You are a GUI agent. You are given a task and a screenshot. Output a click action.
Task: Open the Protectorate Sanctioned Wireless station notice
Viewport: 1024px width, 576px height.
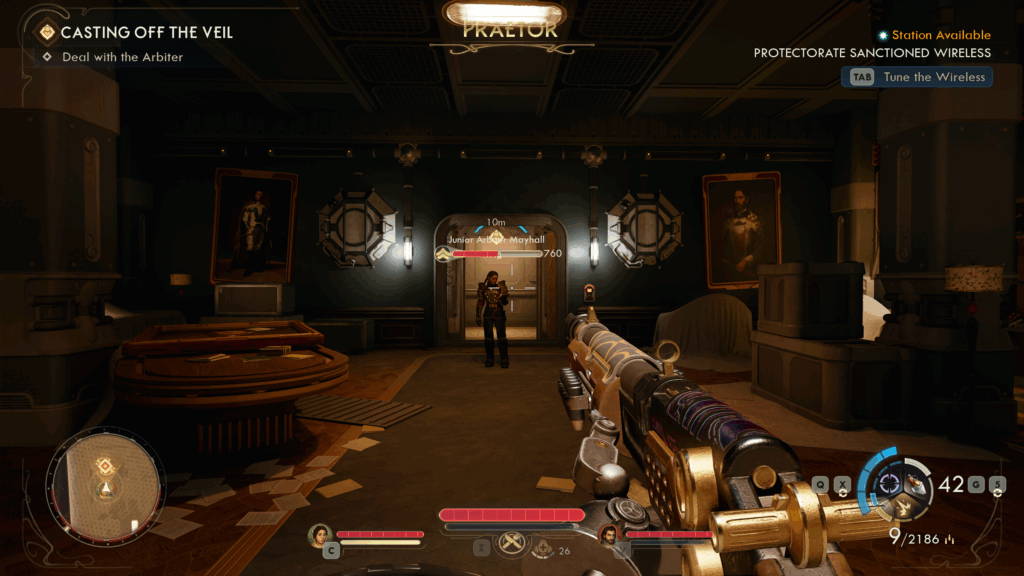tap(872, 53)
